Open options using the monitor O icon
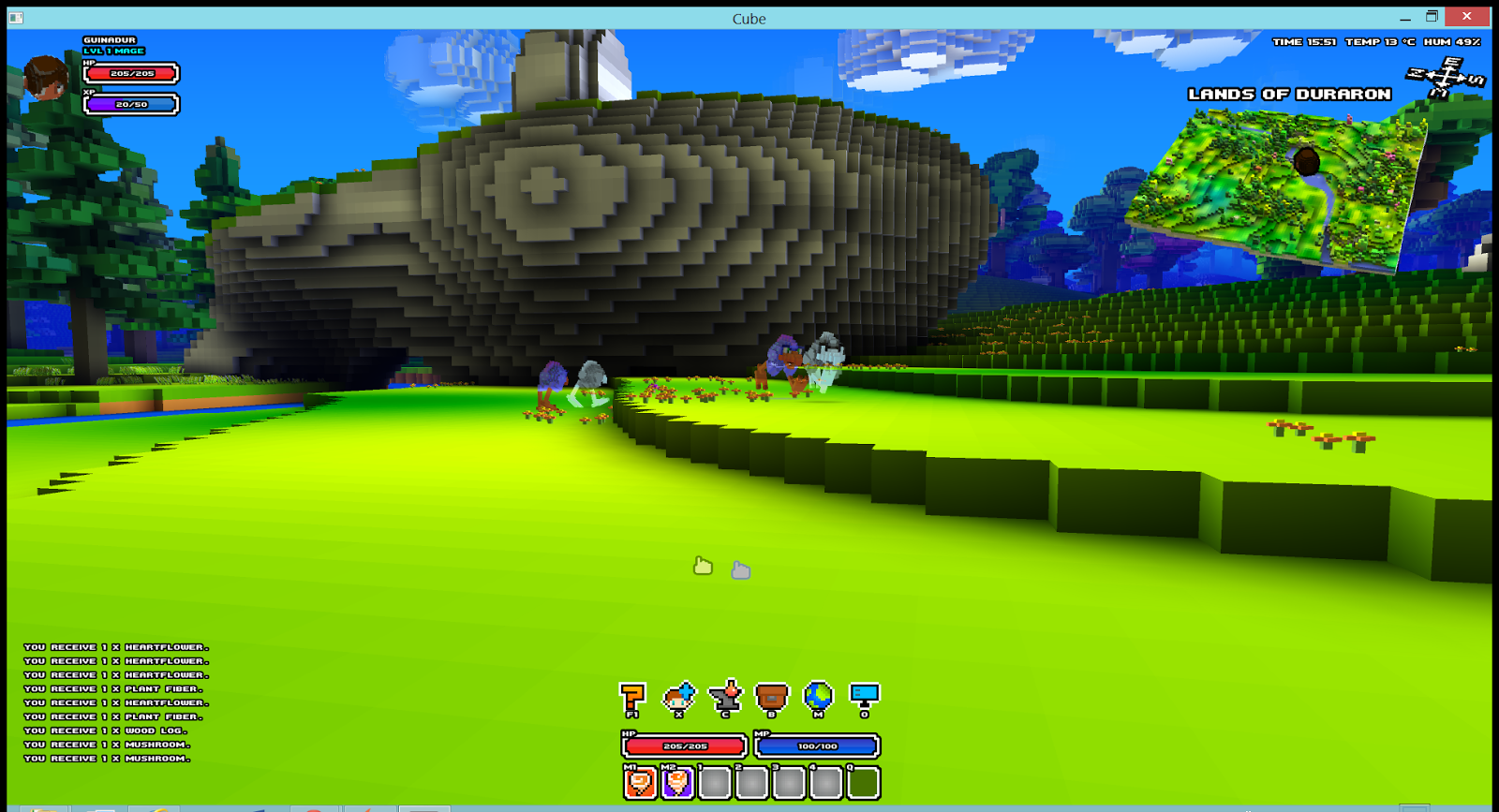 (x=863, y=693)
